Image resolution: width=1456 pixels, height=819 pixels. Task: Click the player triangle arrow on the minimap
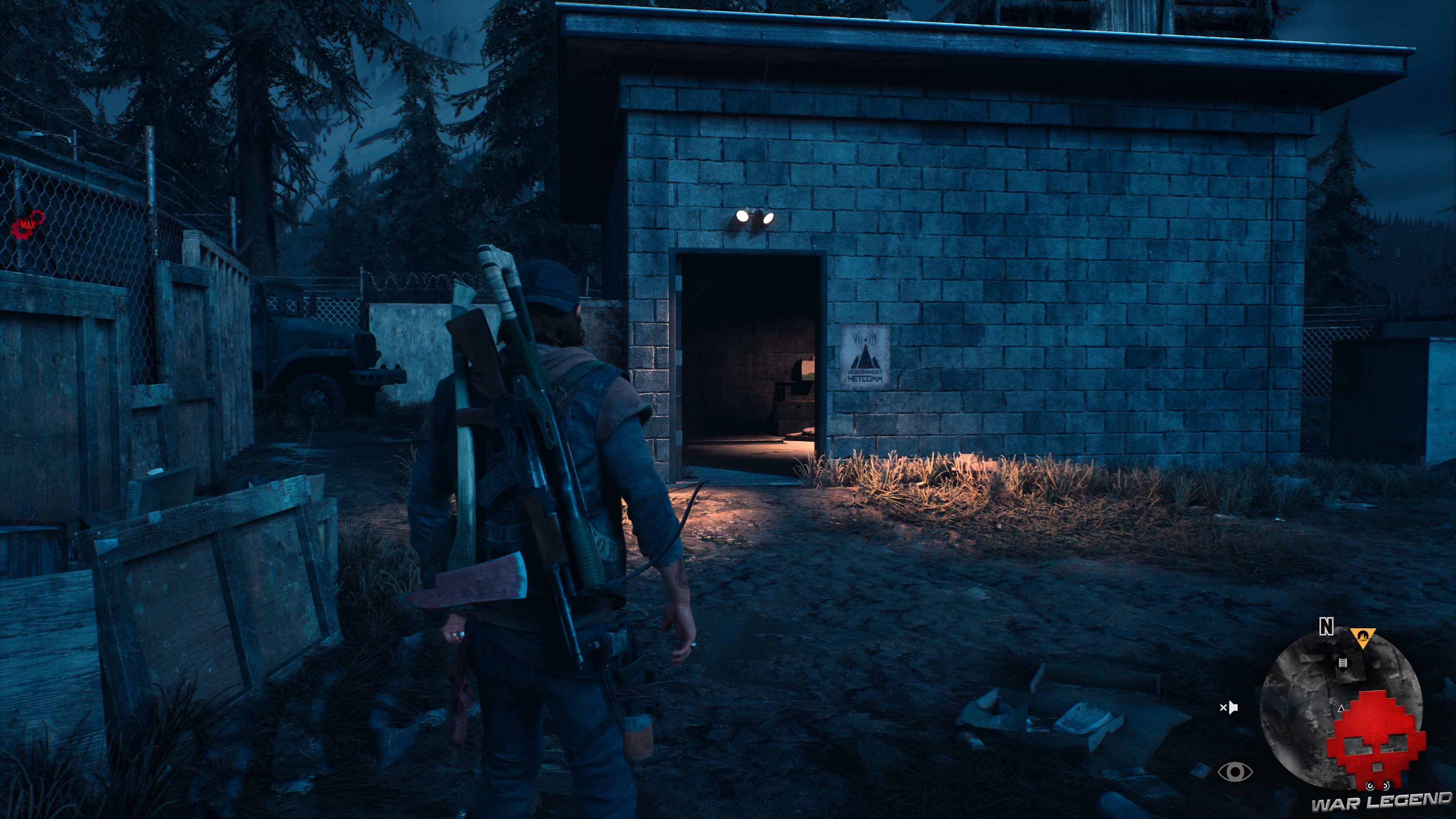pyautogui.click(x=1341, y=708)
